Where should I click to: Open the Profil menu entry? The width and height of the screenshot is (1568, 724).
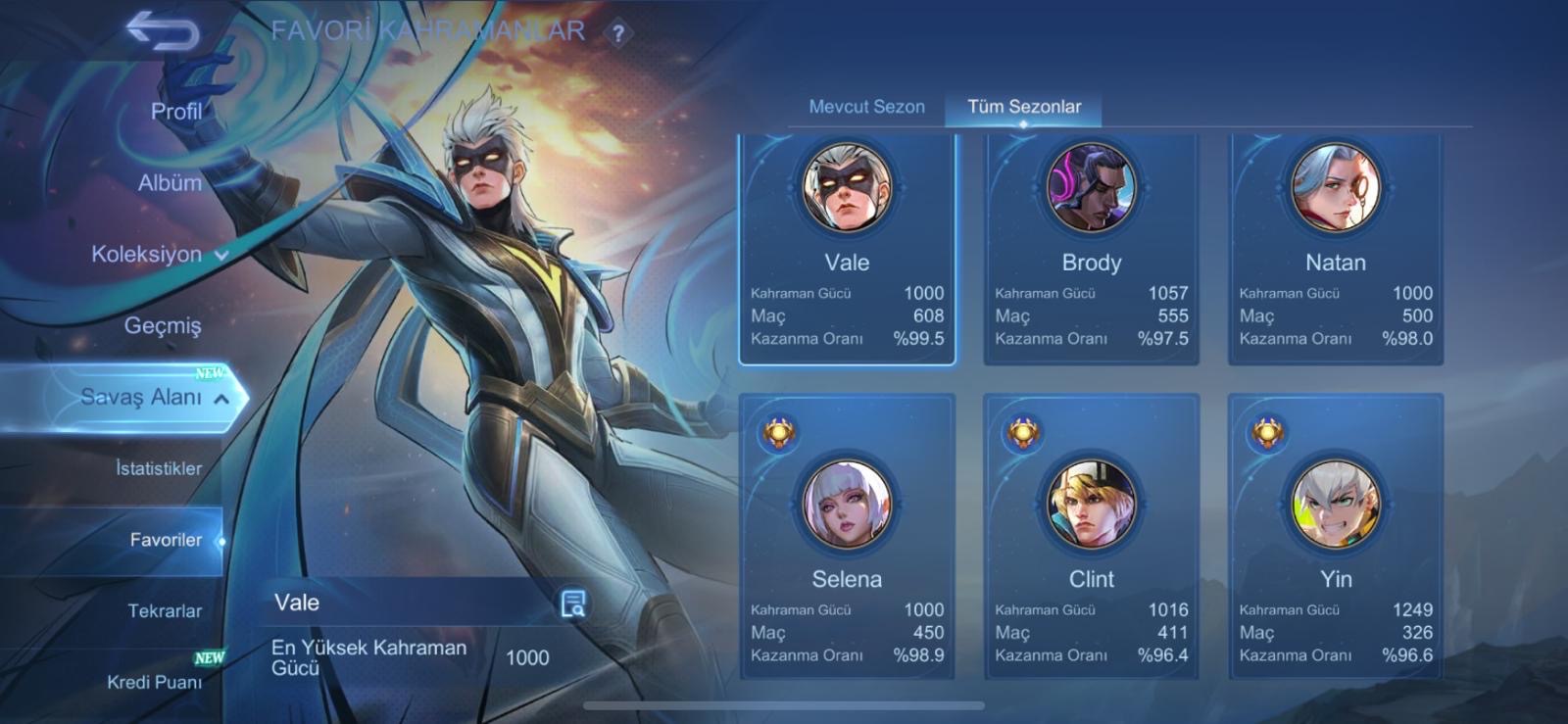click(176, 112)
